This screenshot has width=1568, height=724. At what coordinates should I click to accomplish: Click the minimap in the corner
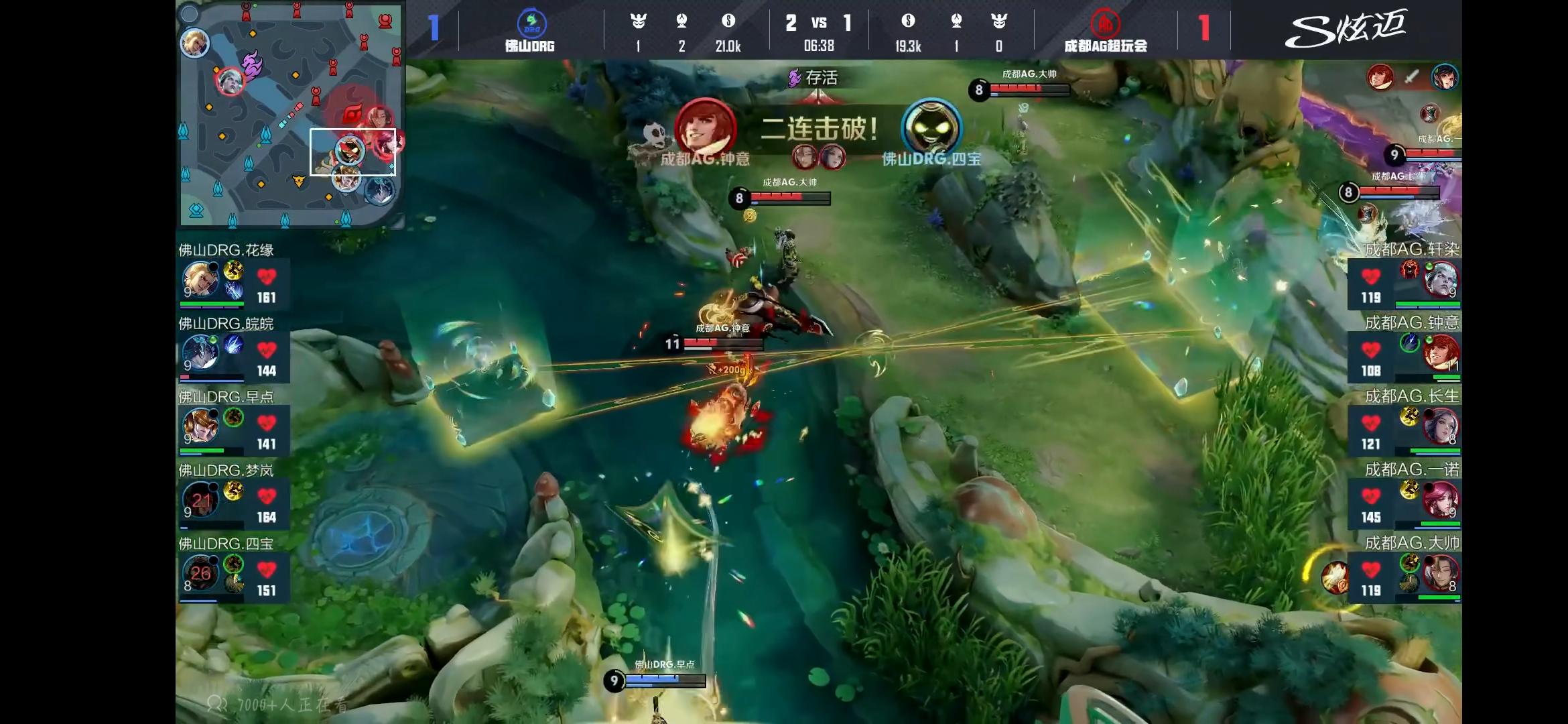290,114
